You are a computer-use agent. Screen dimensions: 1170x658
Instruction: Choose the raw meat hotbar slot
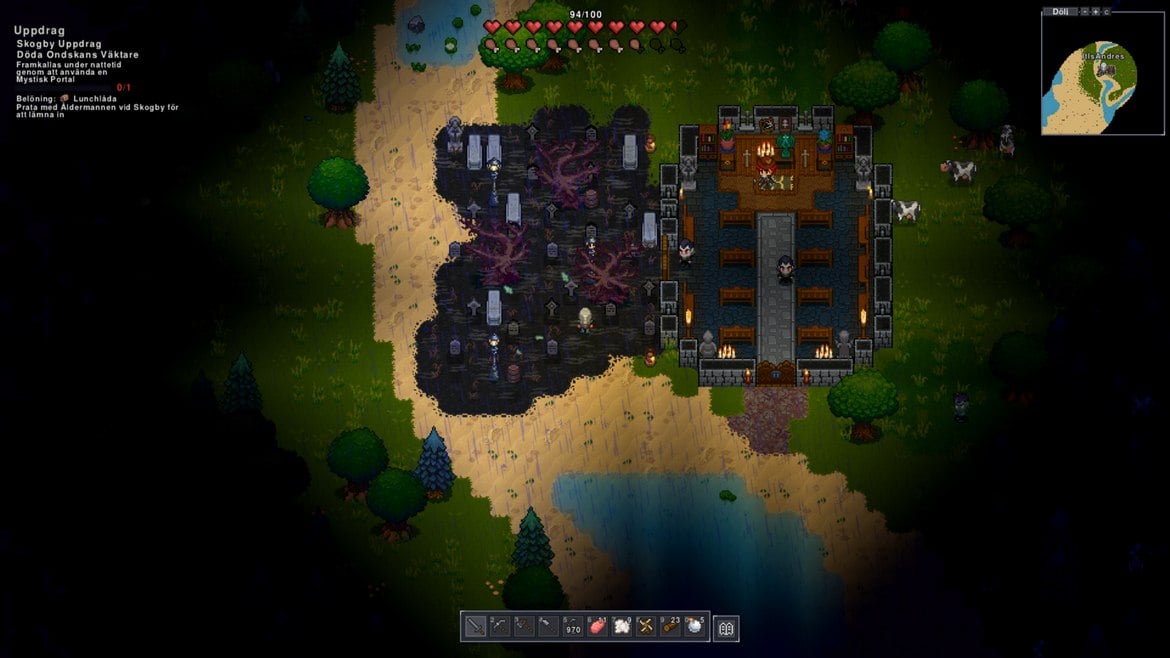tap(598, 626)
